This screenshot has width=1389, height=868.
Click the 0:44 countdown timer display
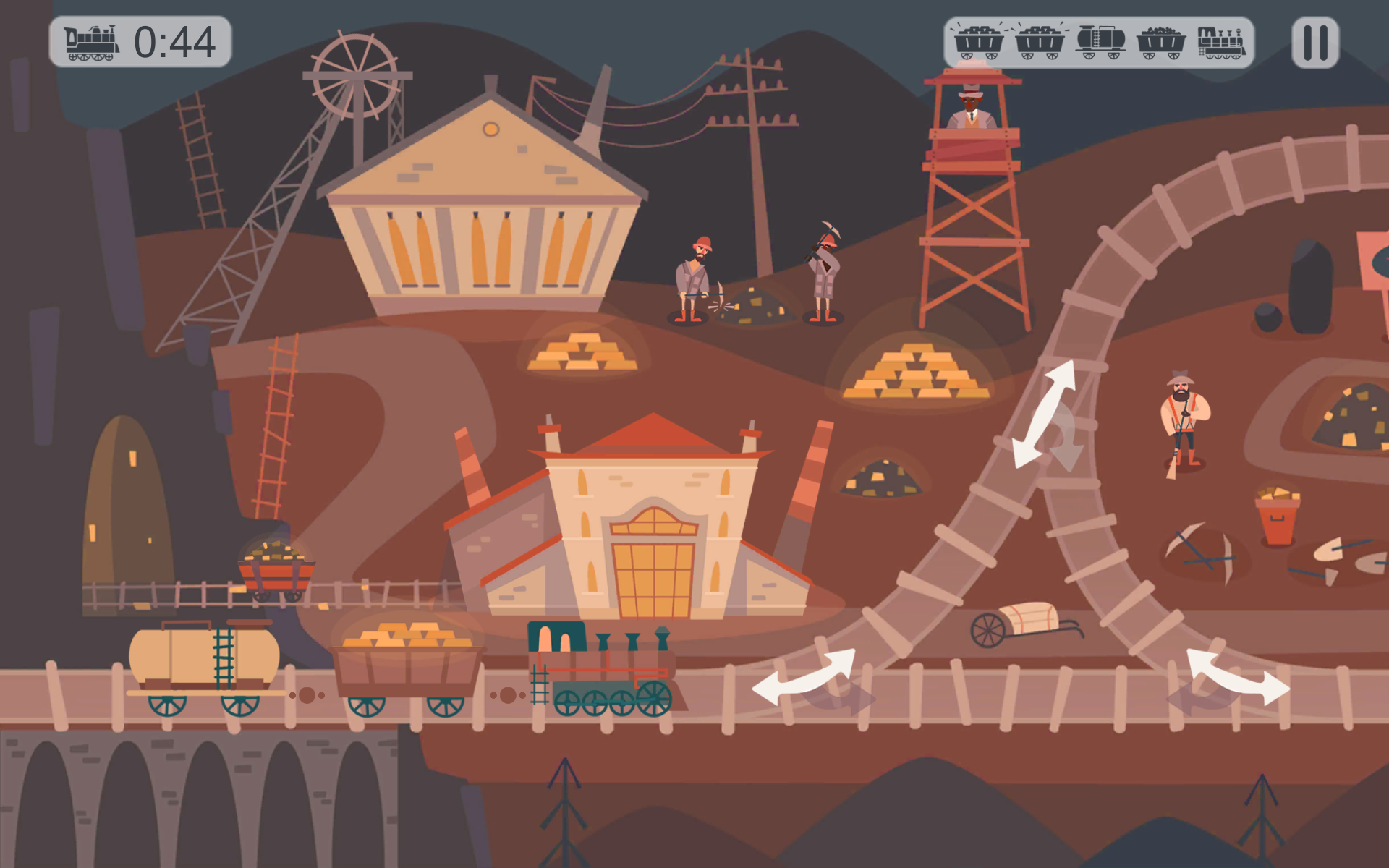pos(174,43)
